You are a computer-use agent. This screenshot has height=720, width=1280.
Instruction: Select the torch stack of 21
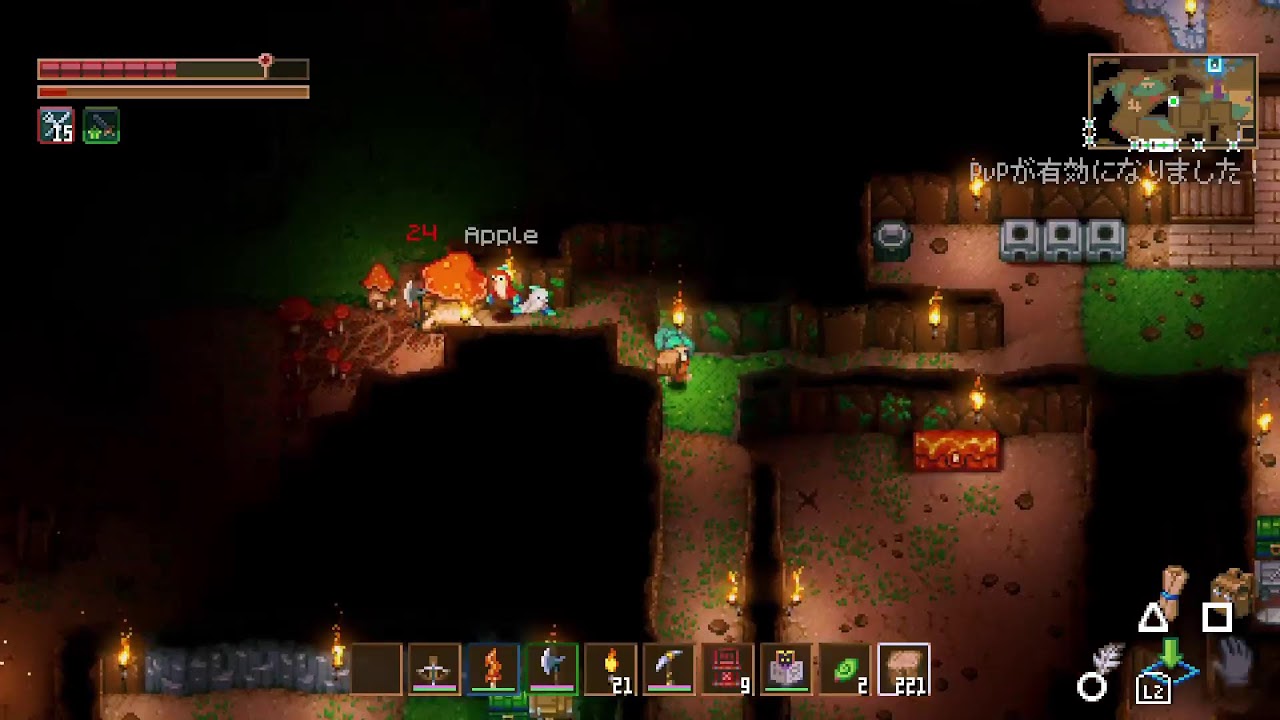click(x=611, y=669)
